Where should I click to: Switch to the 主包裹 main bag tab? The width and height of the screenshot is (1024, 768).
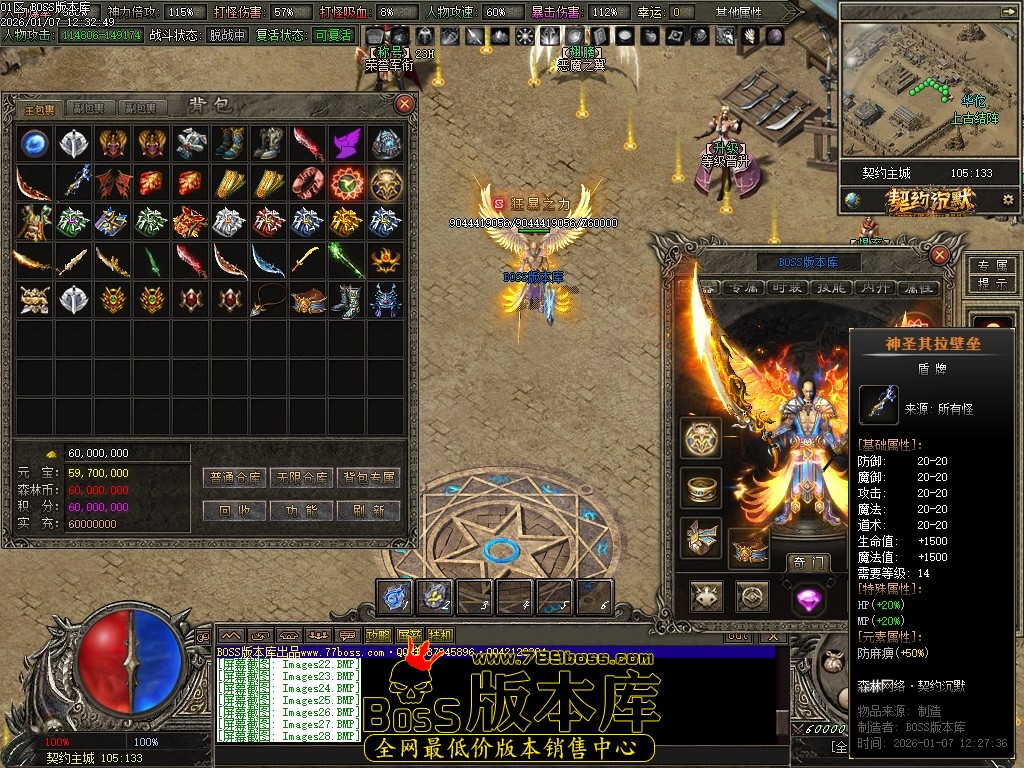pyautogui.click(x=41, y=108)
